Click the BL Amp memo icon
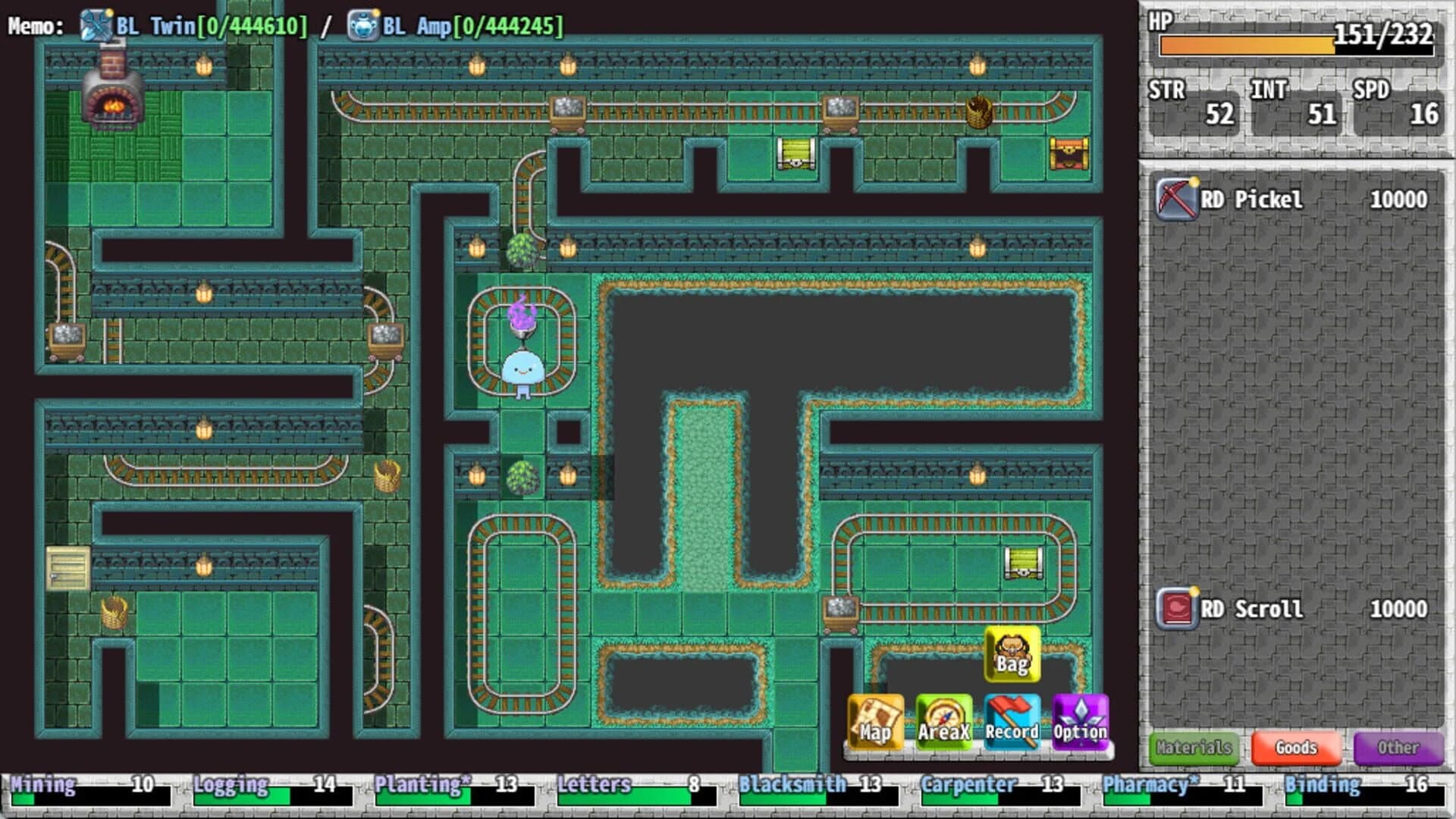 point(362,21)
